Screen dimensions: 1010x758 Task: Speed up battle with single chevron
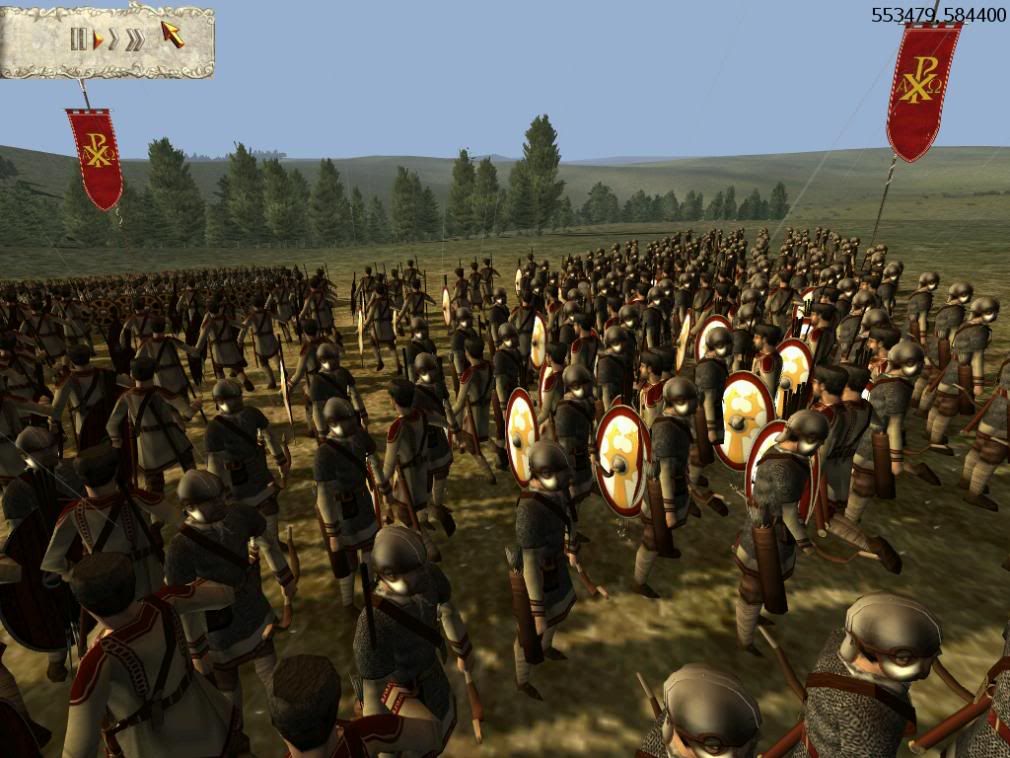pos(114,40)
